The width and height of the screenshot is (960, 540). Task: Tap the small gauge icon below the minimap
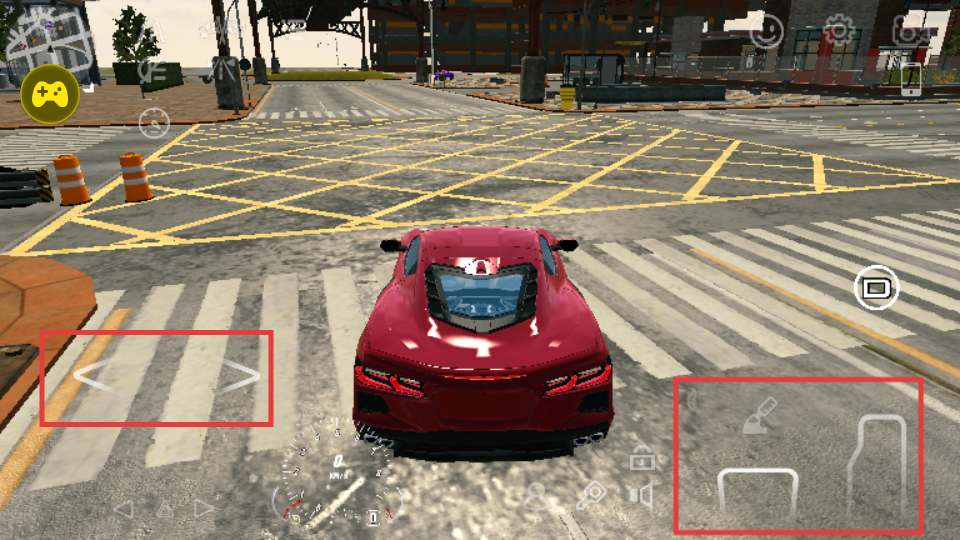coord(154,124)
